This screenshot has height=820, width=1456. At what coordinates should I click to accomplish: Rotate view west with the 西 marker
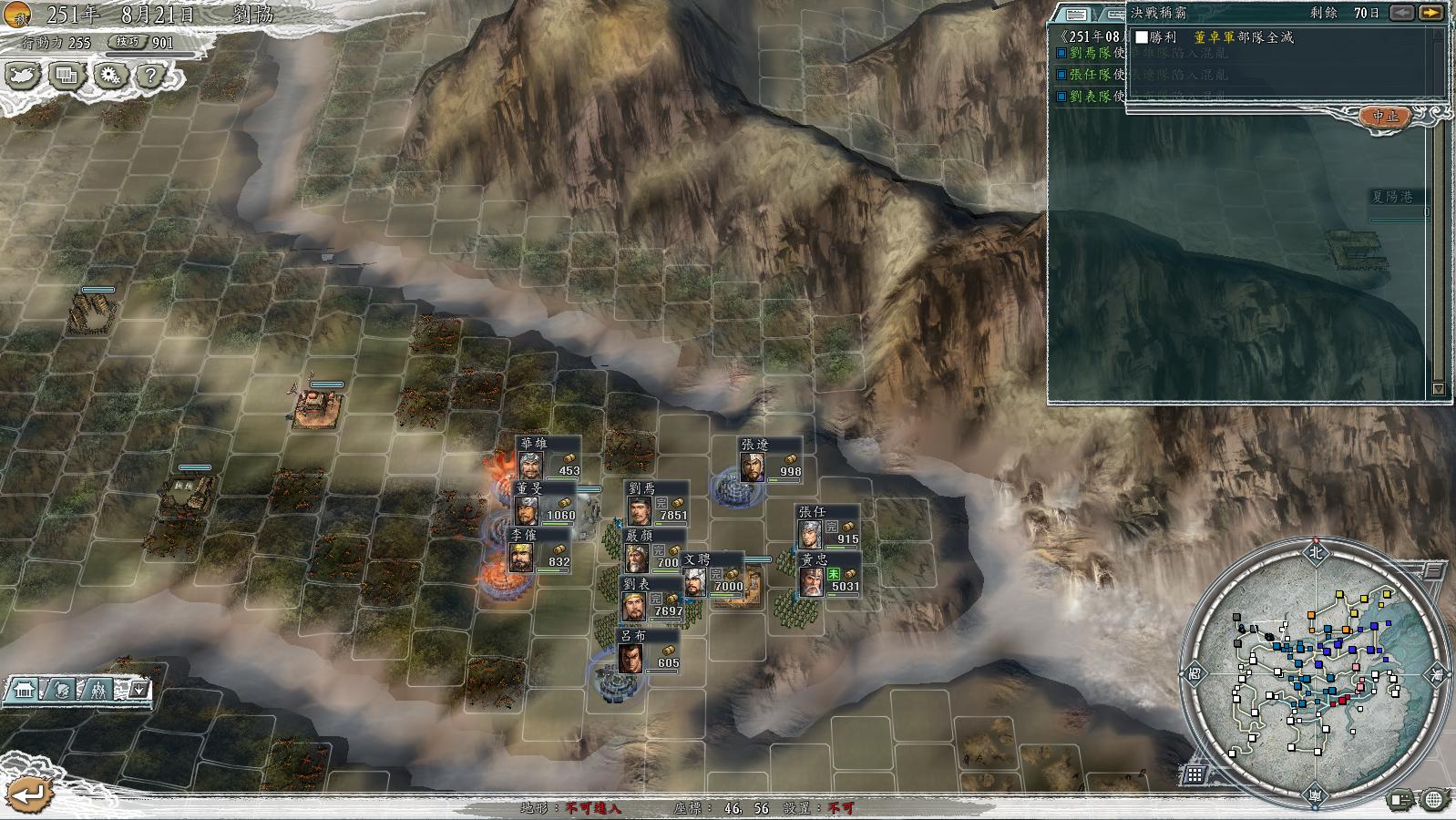point(1195,674)
